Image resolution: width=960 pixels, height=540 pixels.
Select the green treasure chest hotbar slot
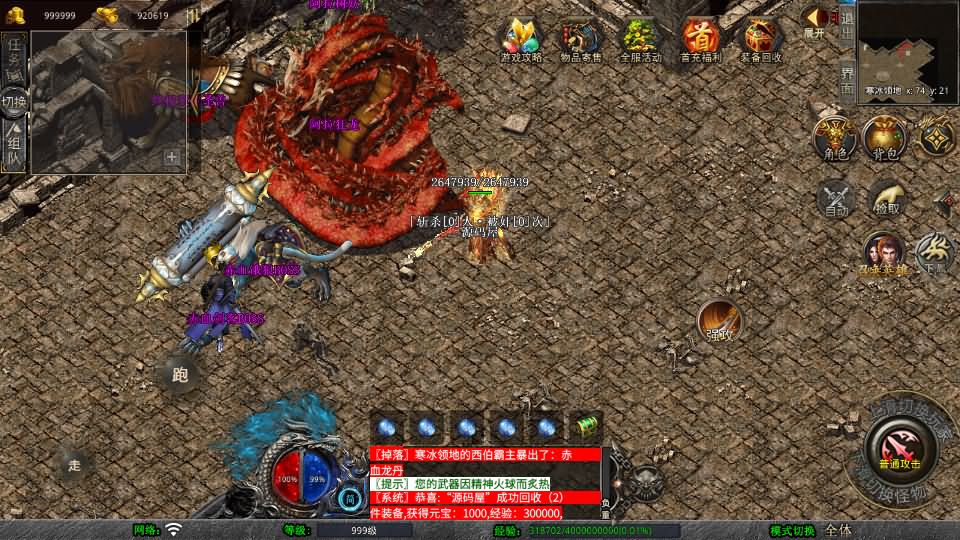click(x=588, y=426)
